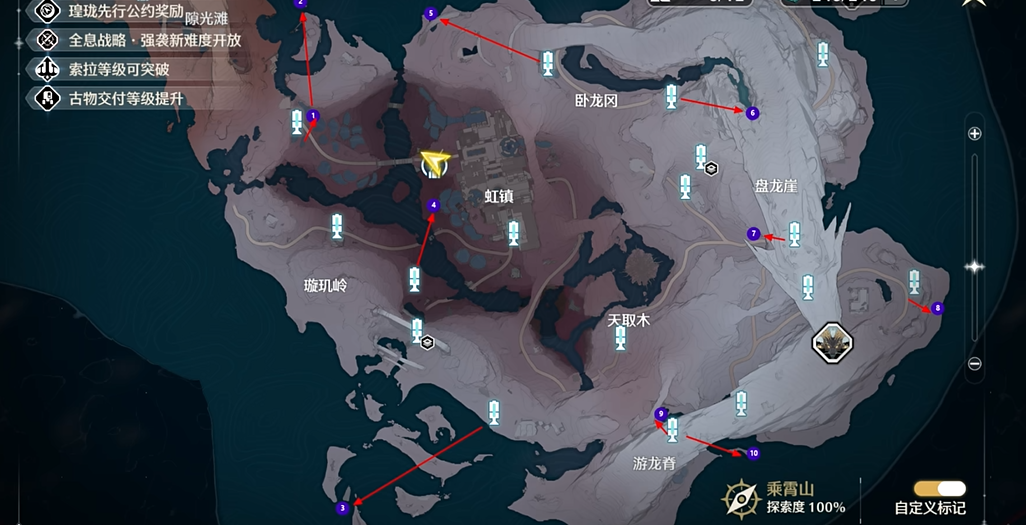Select the boss icon below 盘龙崖

pyautogui.click(x=832, y=343)
